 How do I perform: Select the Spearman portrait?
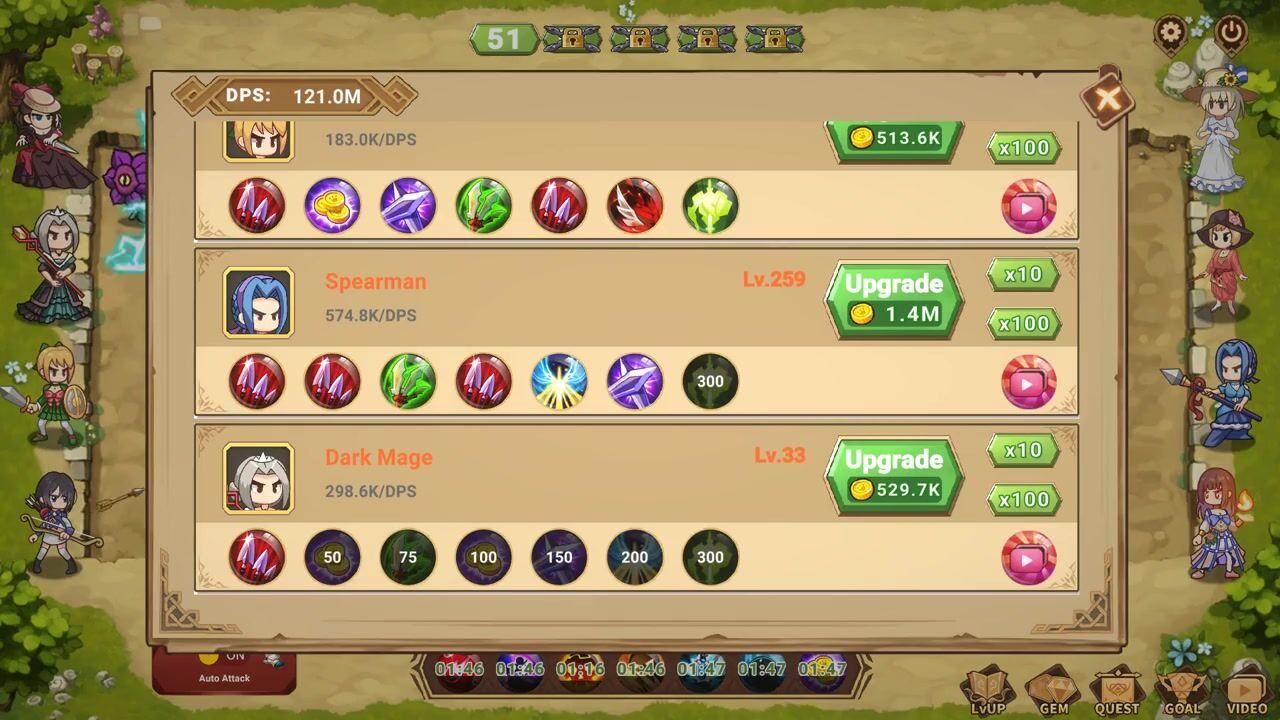click(258, 302)
